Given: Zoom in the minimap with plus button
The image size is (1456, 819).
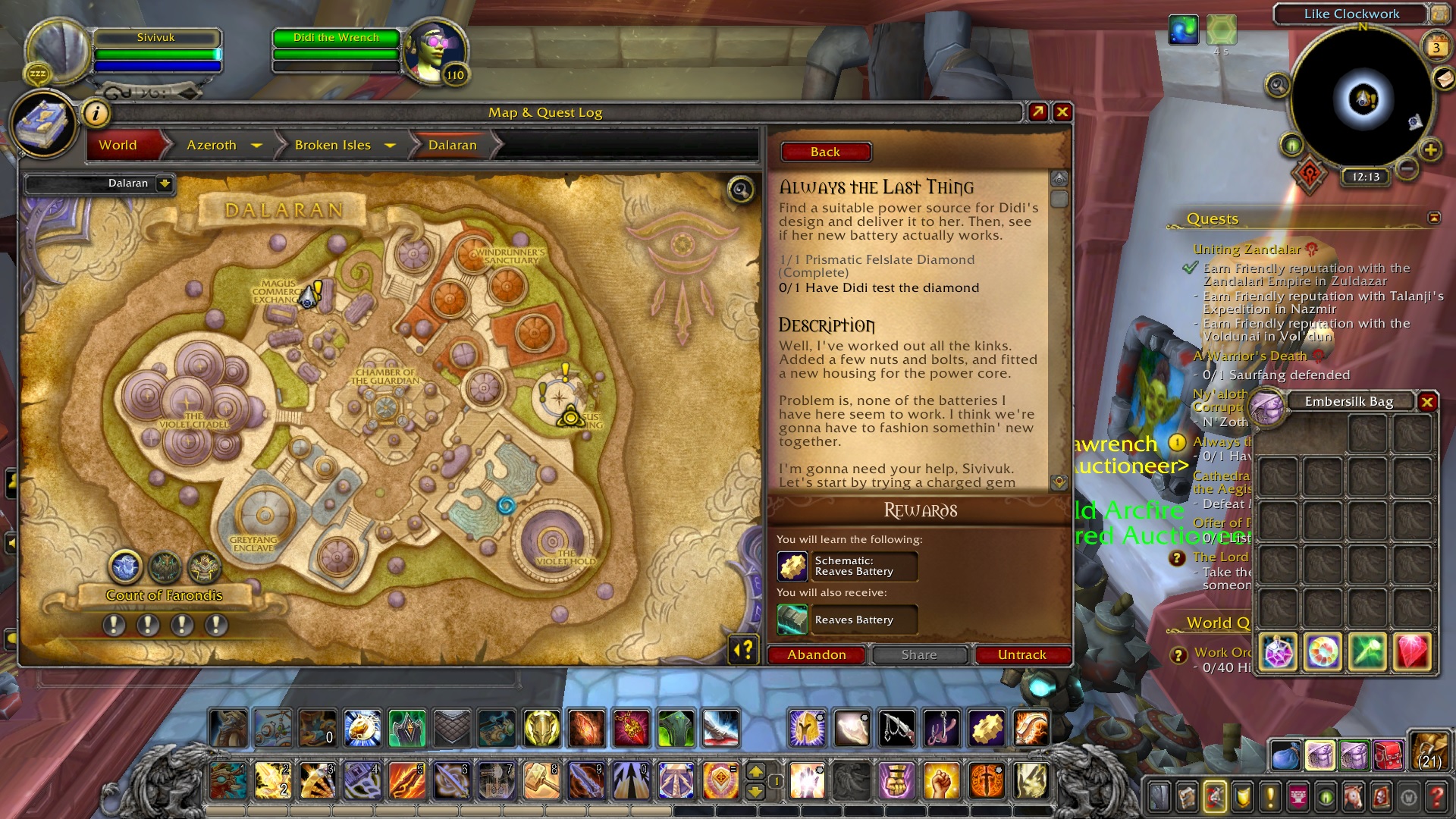Looking at the screenshot, I should [1430, 150].
